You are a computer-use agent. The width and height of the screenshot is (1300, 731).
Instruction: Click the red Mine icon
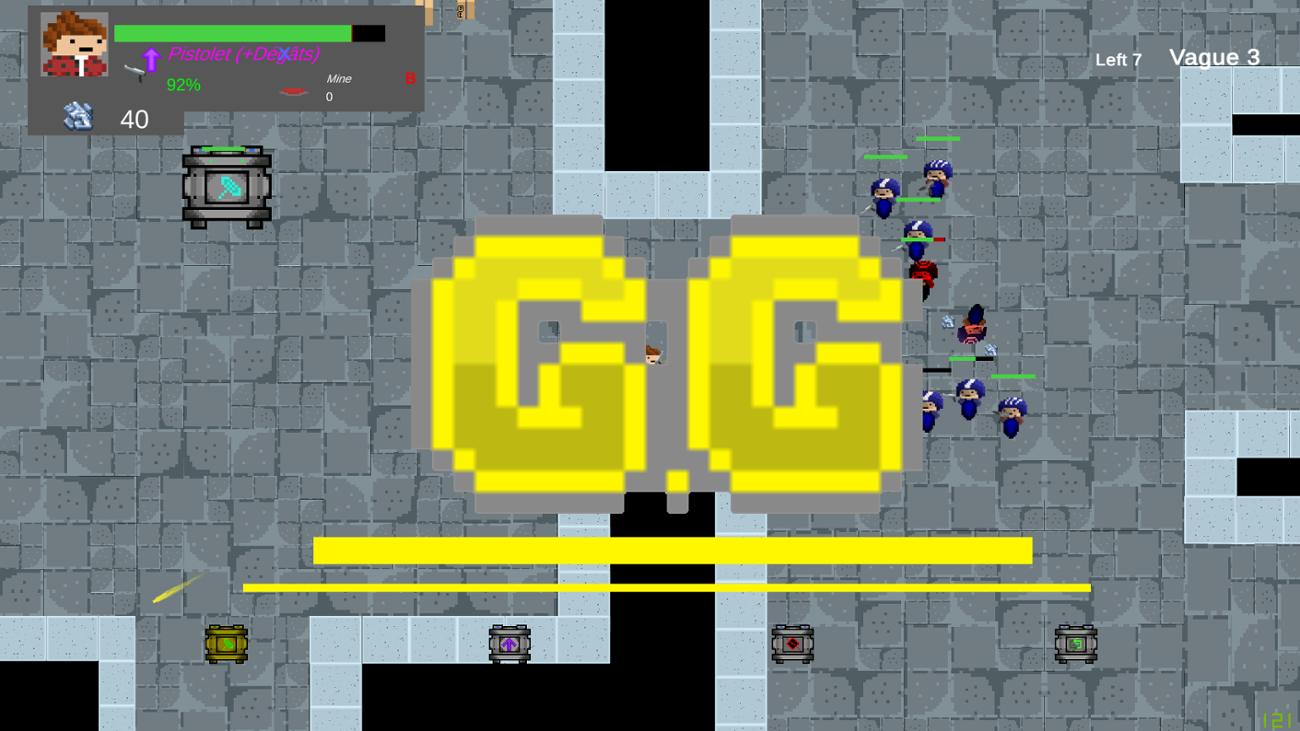[x=293, y=91]
